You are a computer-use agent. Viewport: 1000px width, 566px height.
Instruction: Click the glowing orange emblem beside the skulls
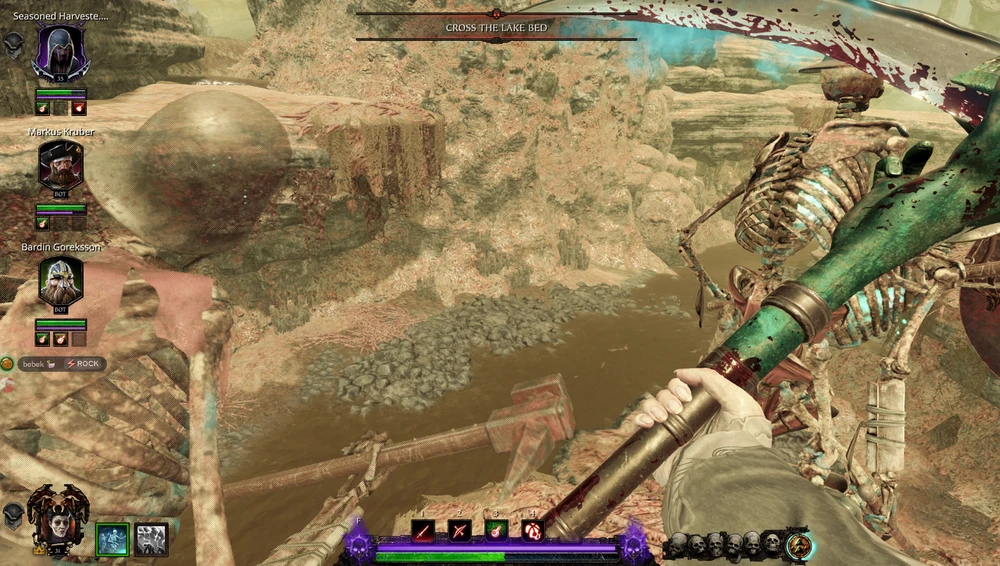pos(799,545)
